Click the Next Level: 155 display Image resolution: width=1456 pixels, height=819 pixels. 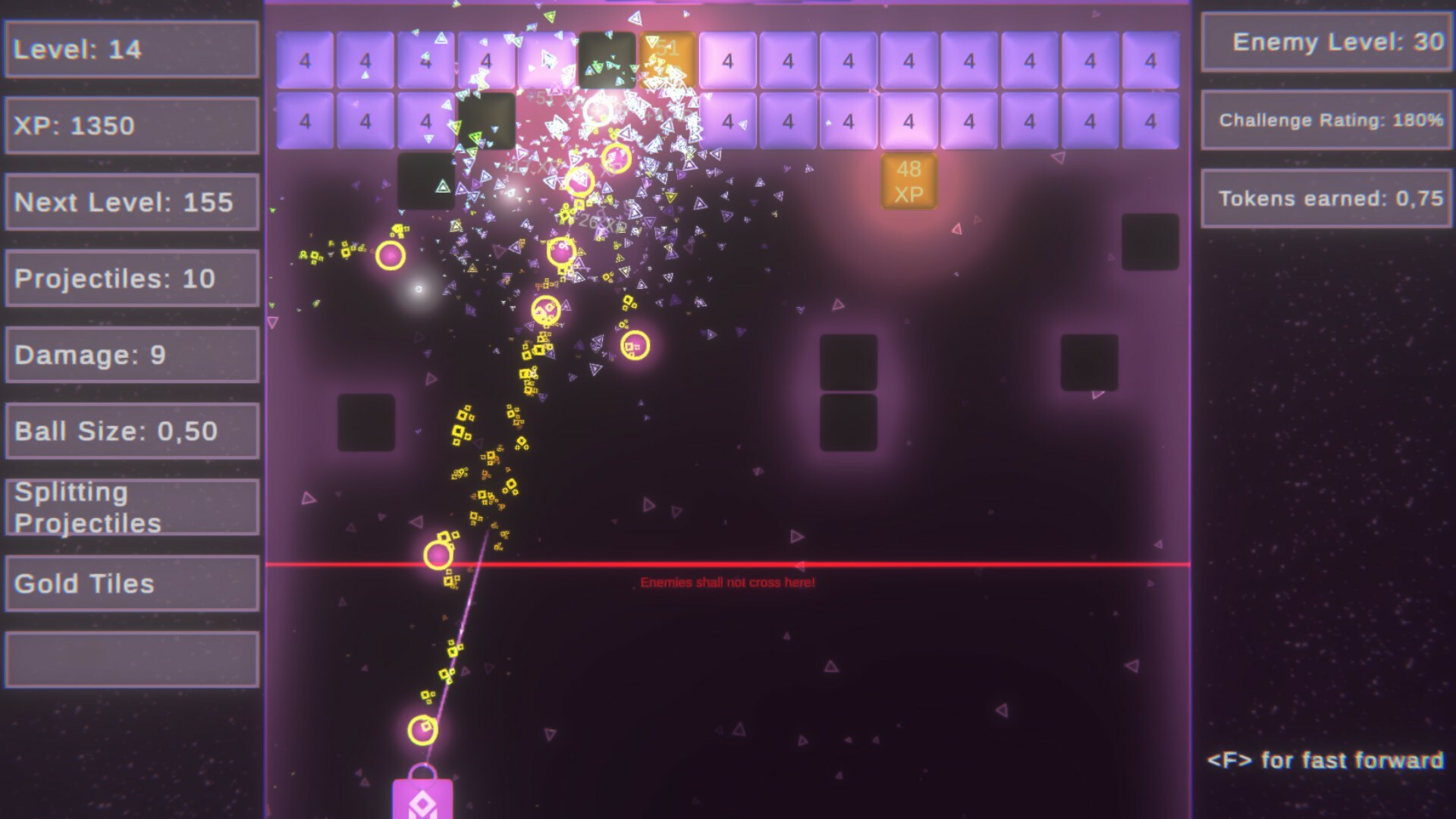[x=131, y=202]
